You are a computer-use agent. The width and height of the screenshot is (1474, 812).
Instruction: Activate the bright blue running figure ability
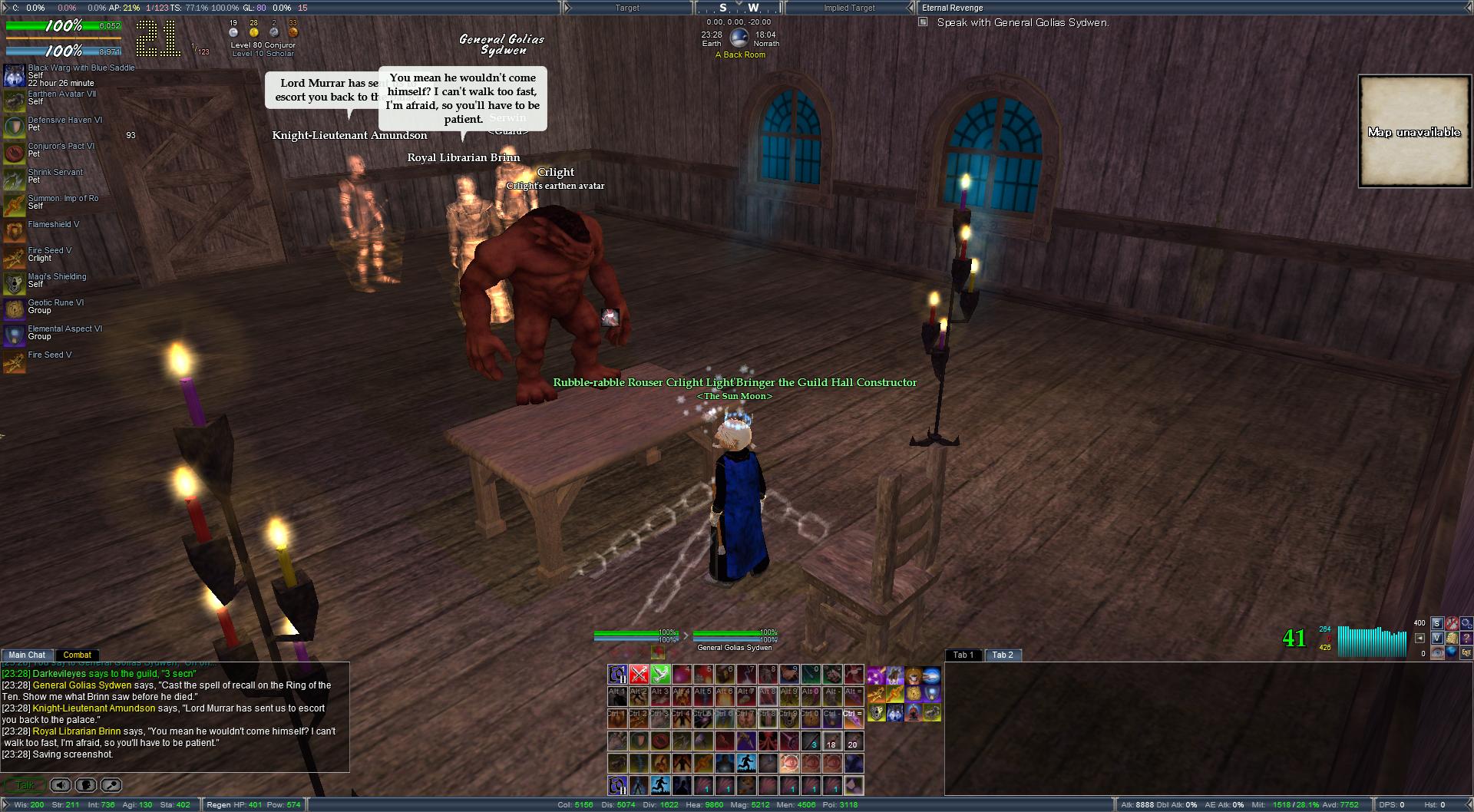click(746, 764)
